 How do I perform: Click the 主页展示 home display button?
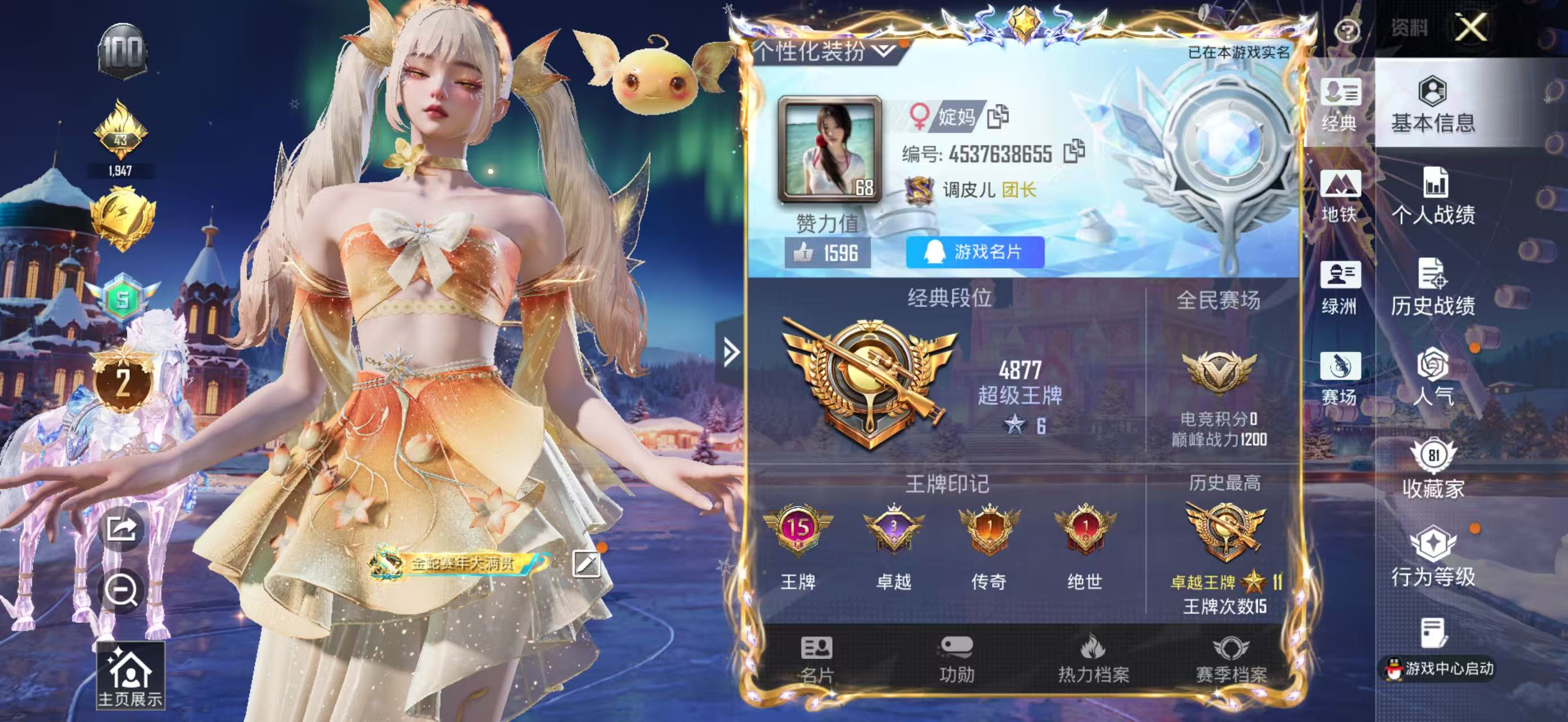coord(130,676)
